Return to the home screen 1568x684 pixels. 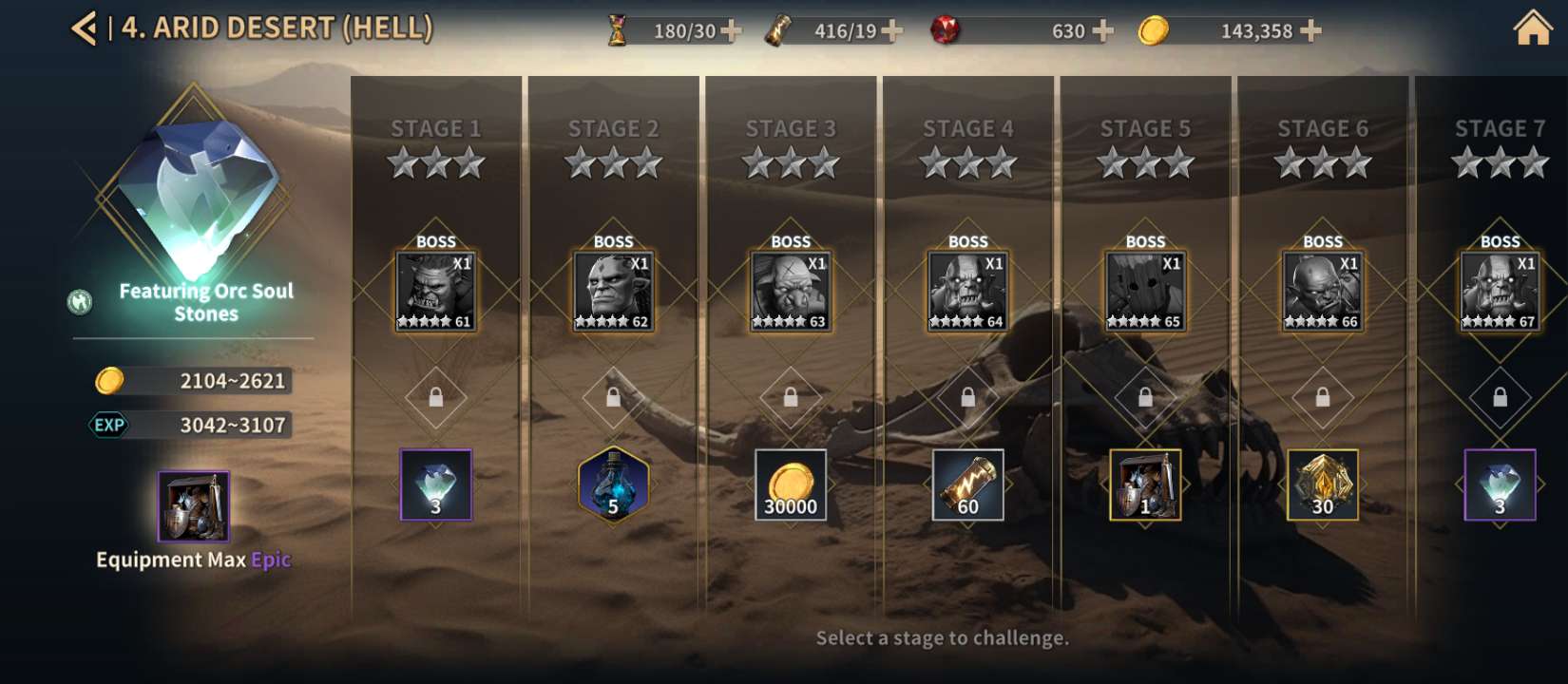[x=1532, y=28]
